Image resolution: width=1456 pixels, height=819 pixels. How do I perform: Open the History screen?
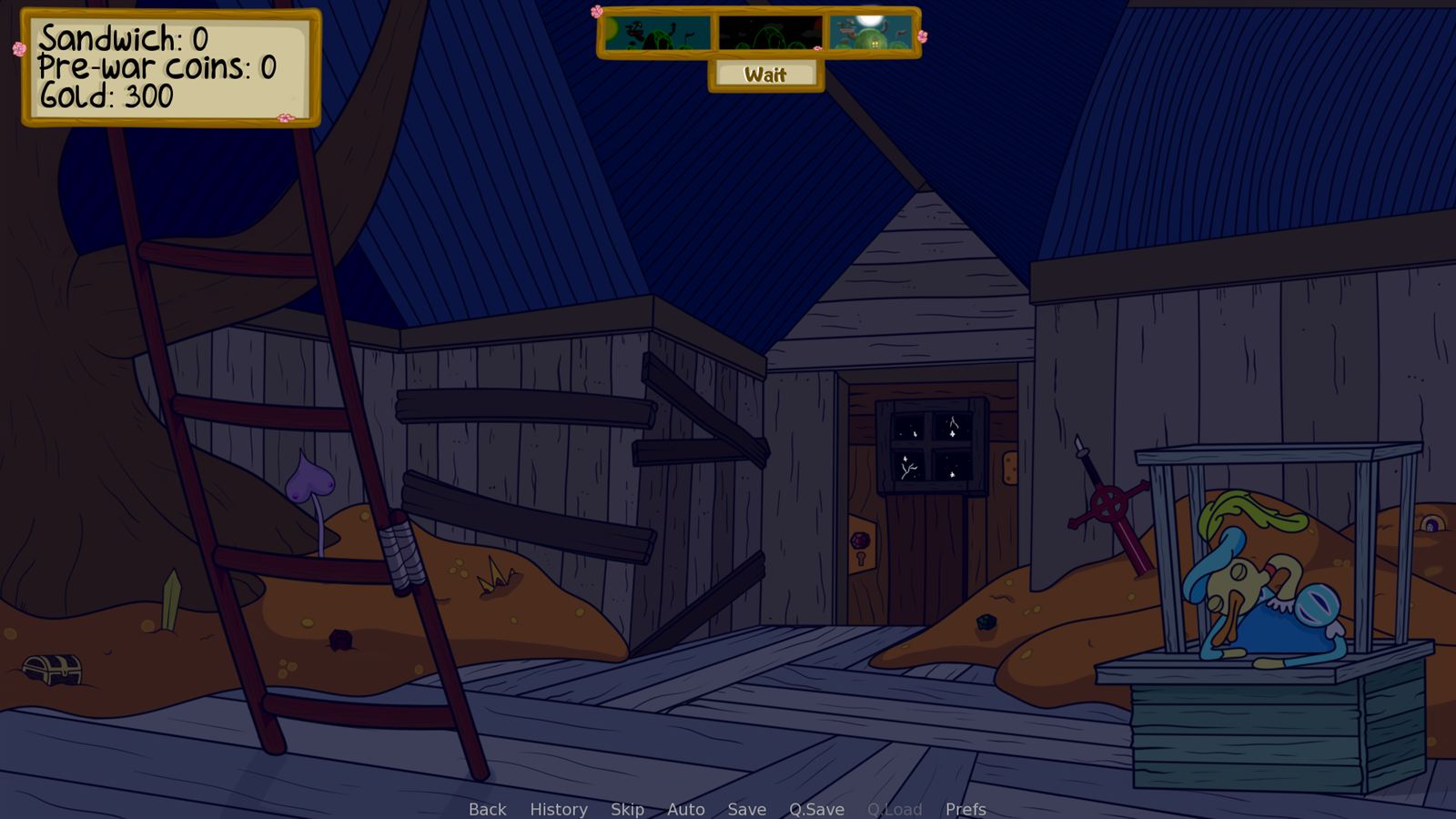click(558, 809)
